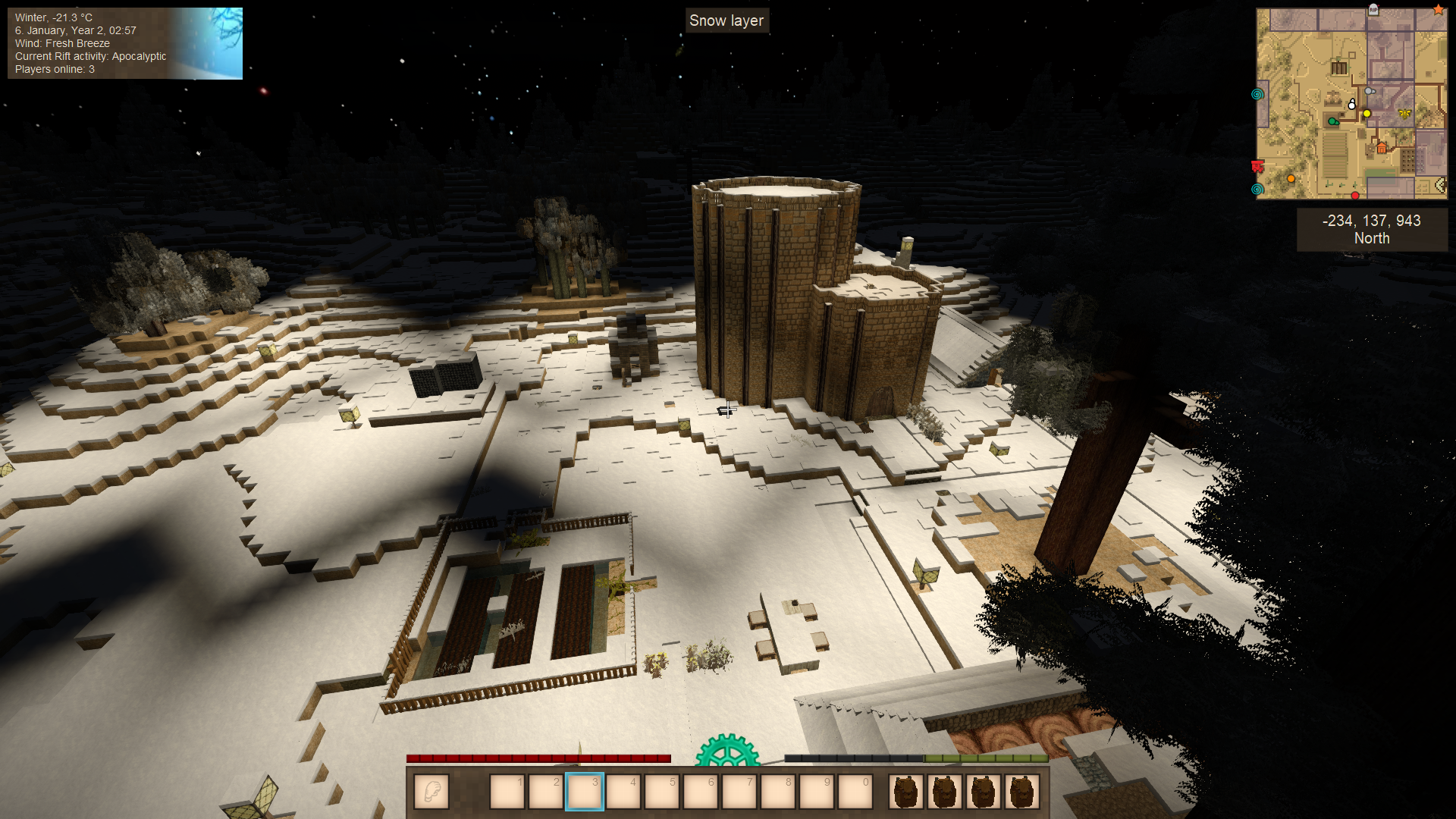1456x819 pixels.
Task: Select the orange star minimap marker
Action: click(x=1438, y=10)
